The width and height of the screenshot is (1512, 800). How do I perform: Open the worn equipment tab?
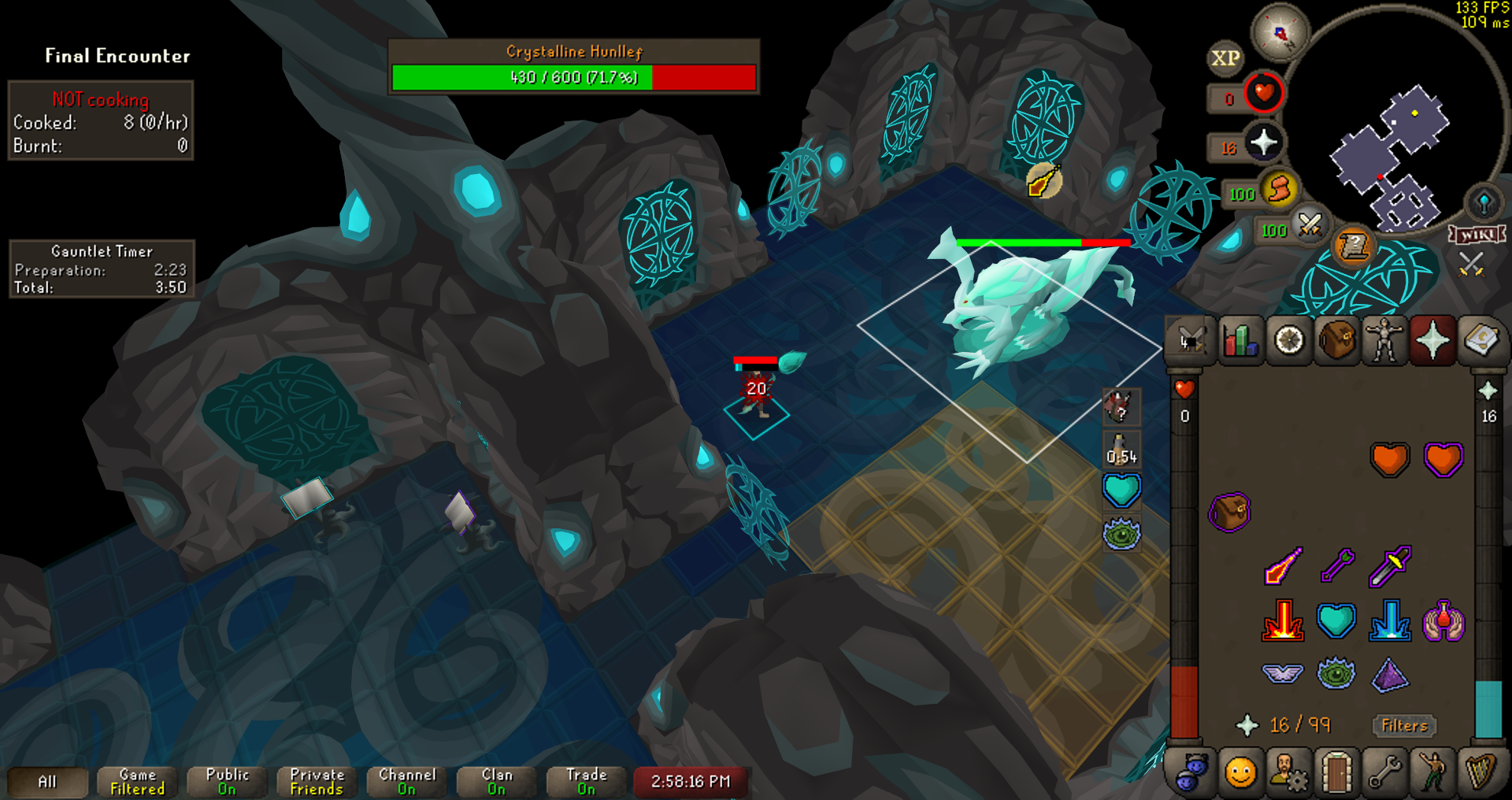(x=1384, y=341)
